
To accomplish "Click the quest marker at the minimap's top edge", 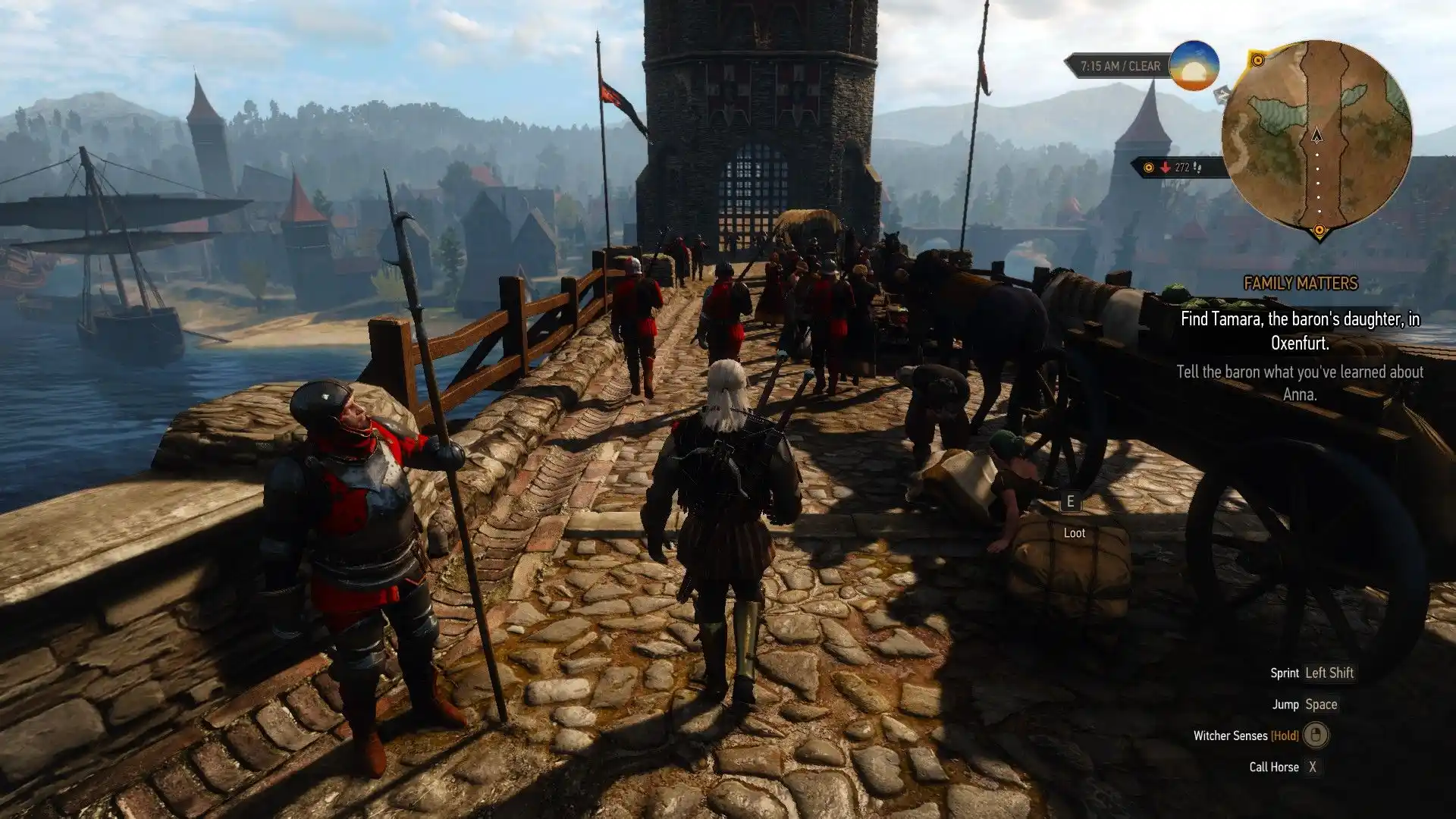I will 1258,59.
